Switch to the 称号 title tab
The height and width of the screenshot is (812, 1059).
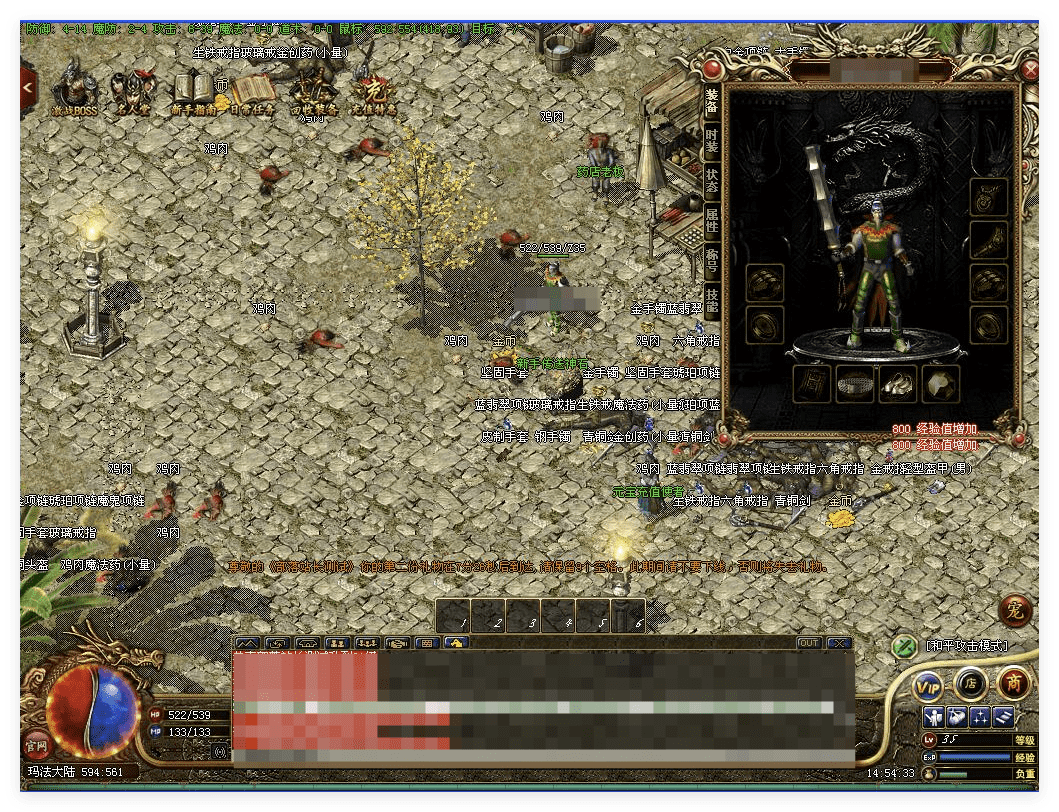(x=711, y=260)
